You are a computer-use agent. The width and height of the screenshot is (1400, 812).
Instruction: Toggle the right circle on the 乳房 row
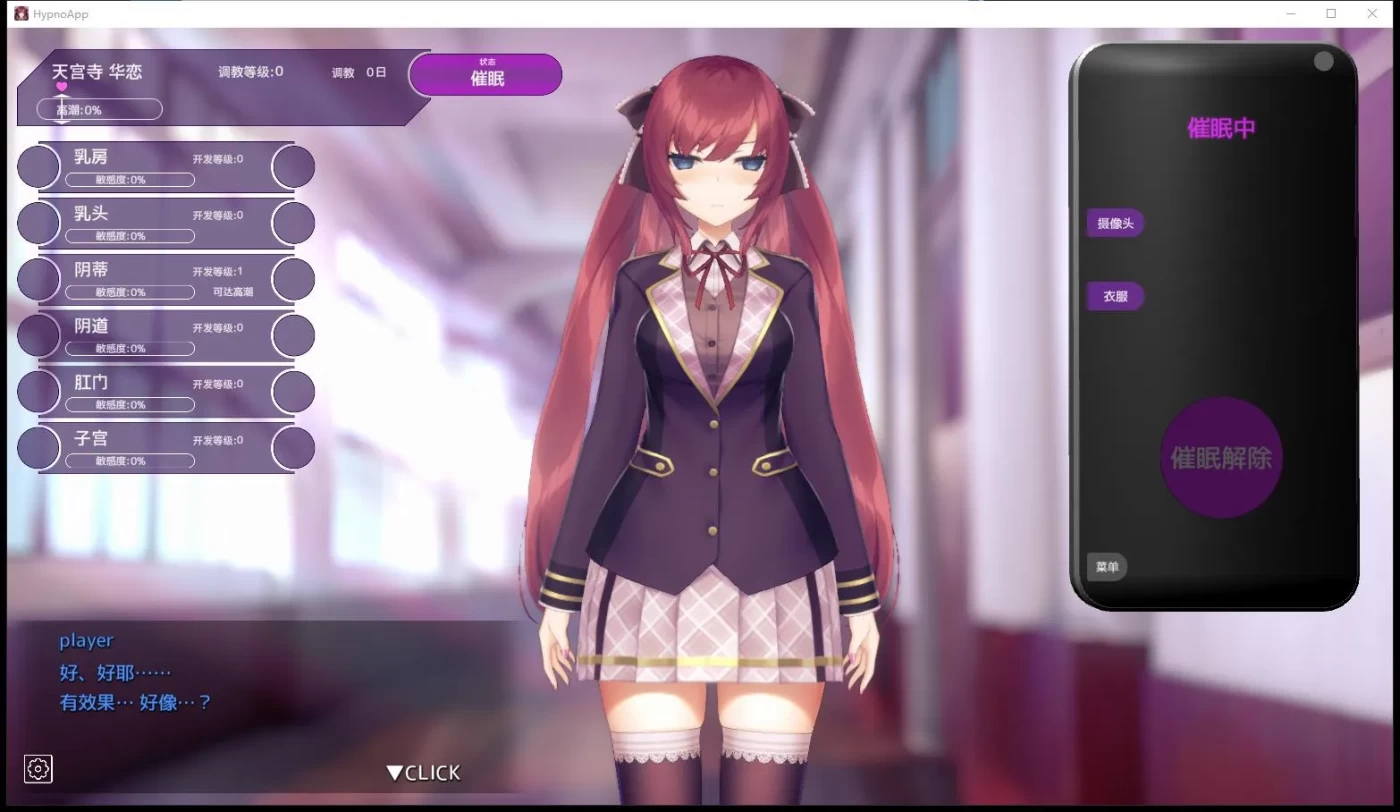click(293, 166)
